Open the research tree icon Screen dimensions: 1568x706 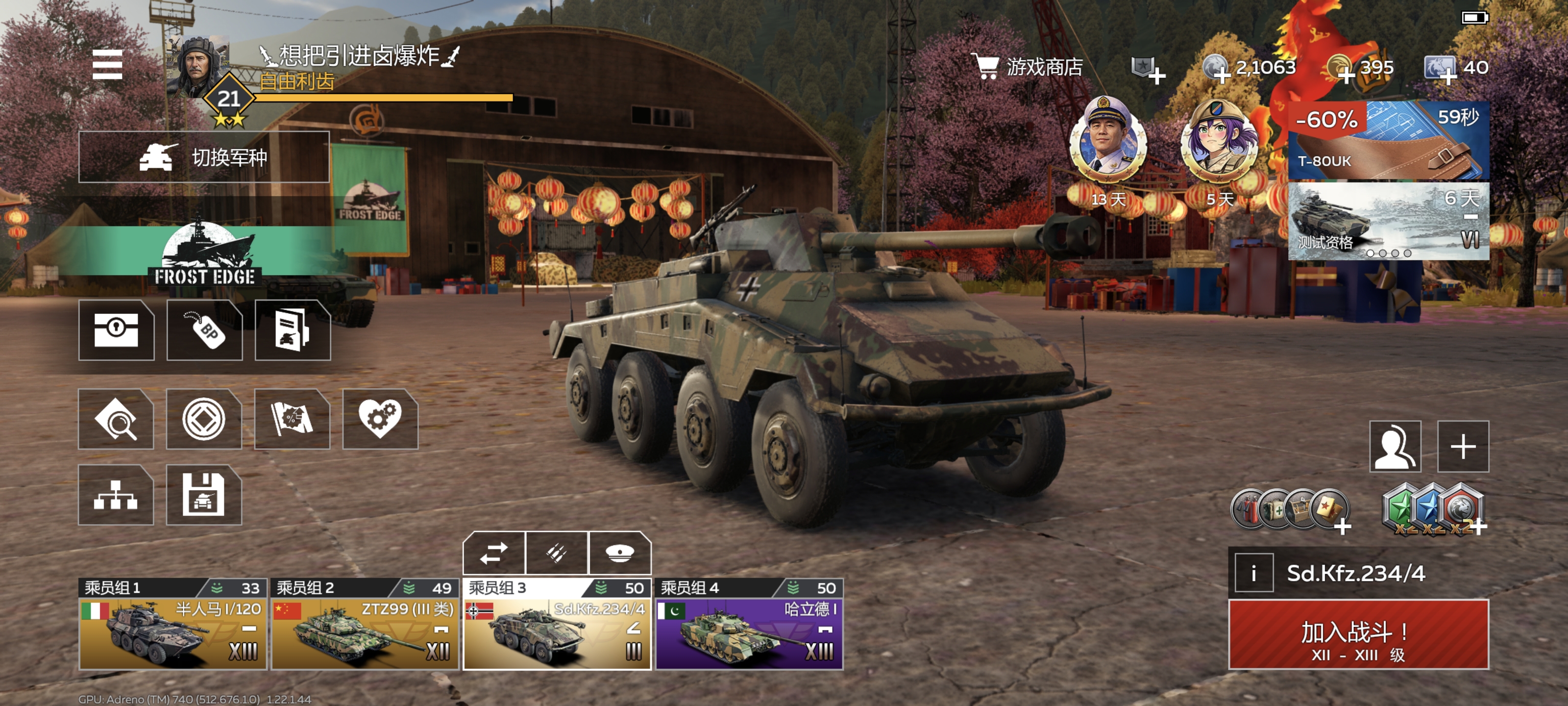click(116, 495)
